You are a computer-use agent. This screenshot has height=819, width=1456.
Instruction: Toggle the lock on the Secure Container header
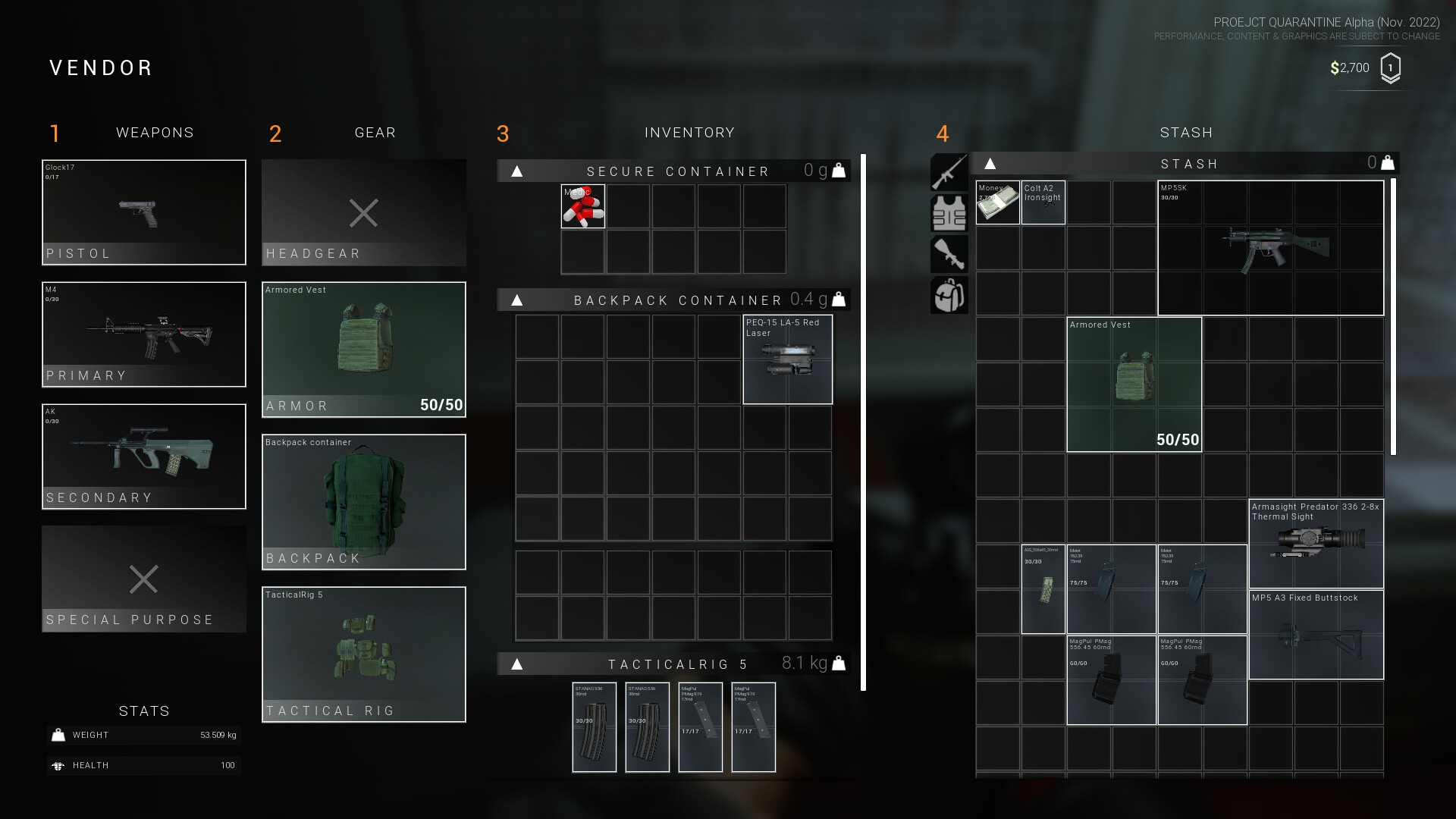pyautogui.click(x=837, y=171)
